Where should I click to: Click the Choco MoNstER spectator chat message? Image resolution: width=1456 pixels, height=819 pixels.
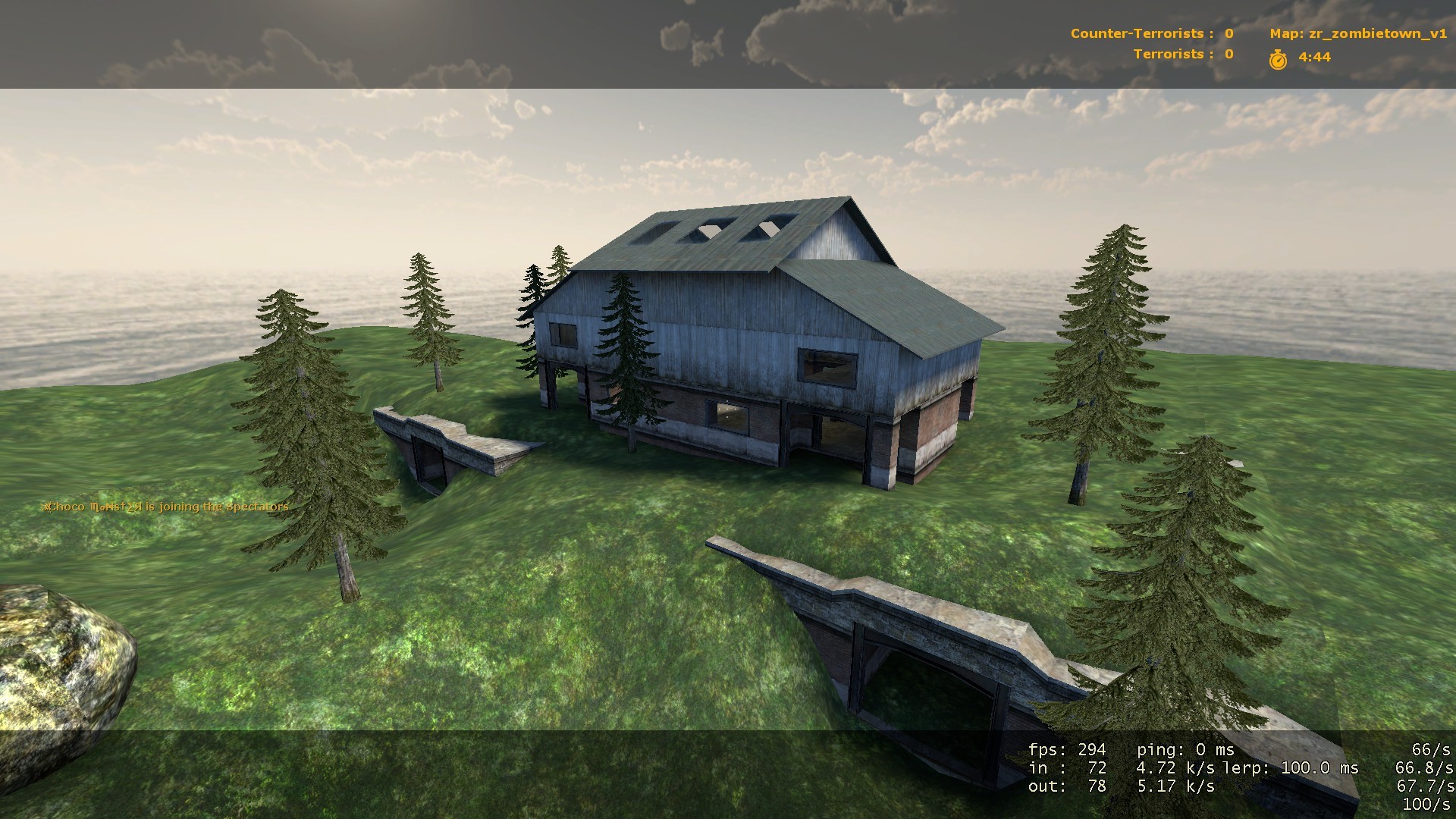coord(165,507)
